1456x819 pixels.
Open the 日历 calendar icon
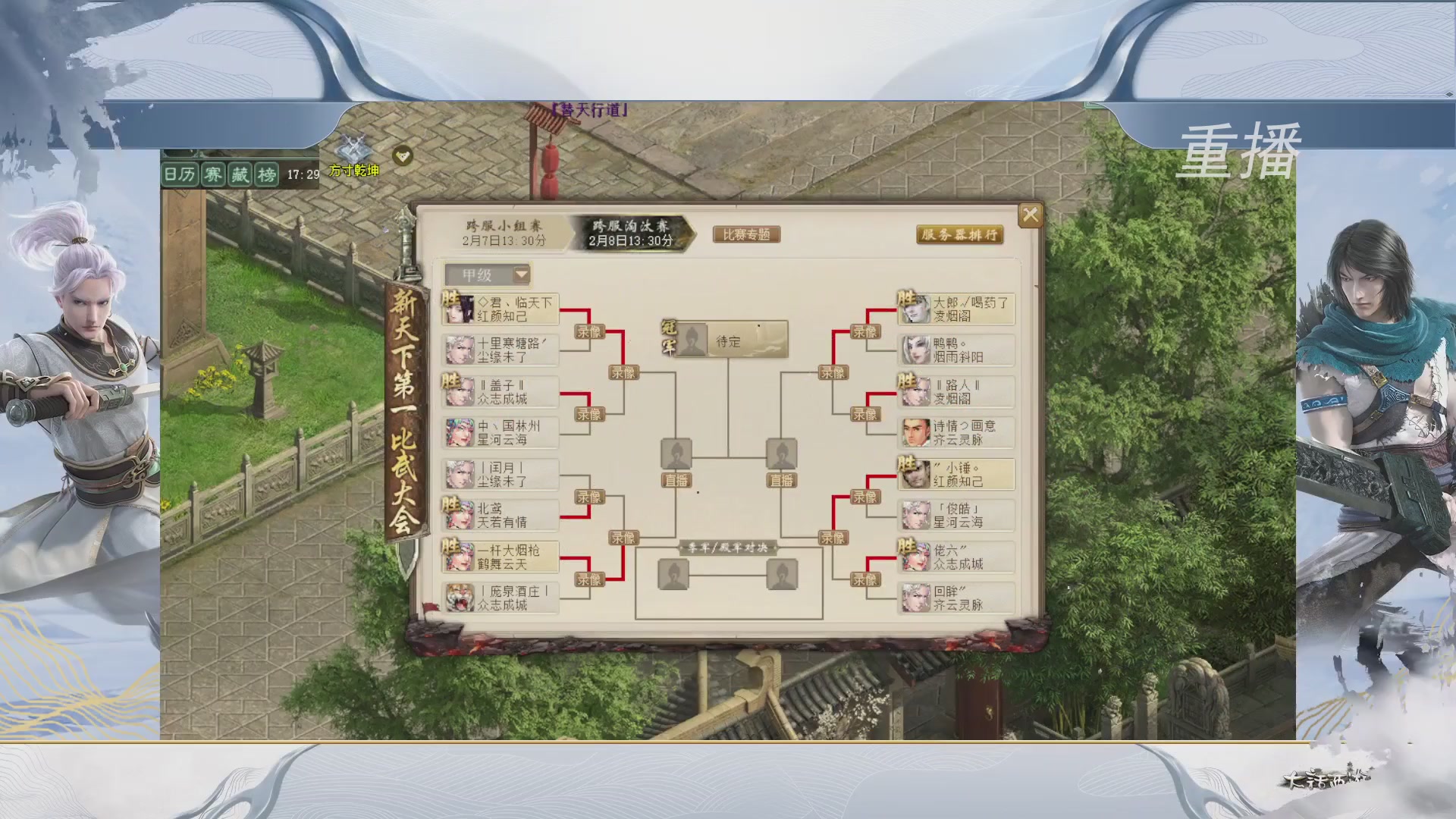click(x=178, y=176)
